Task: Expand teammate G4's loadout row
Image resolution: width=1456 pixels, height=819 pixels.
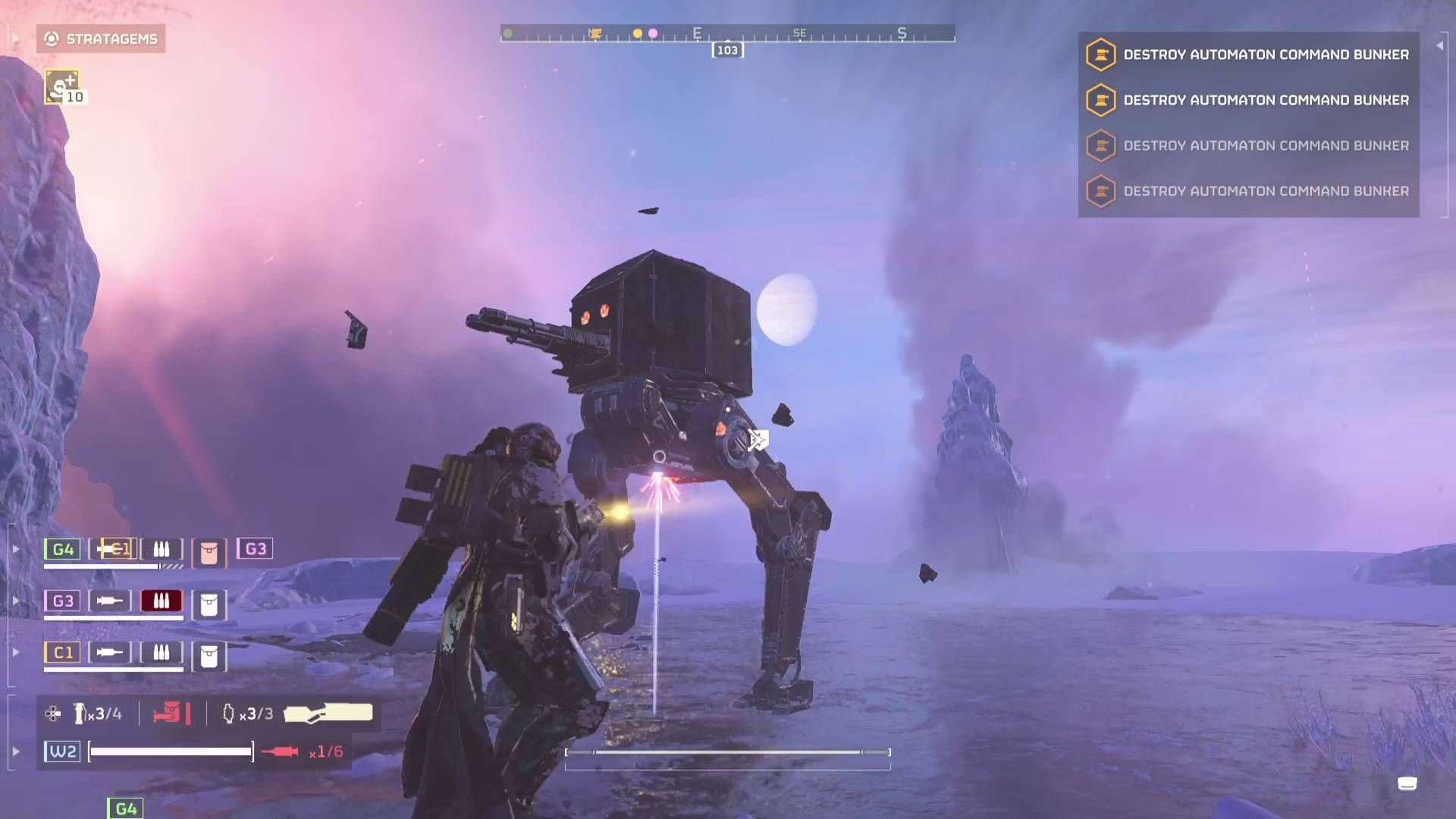Action: point(15,548)
